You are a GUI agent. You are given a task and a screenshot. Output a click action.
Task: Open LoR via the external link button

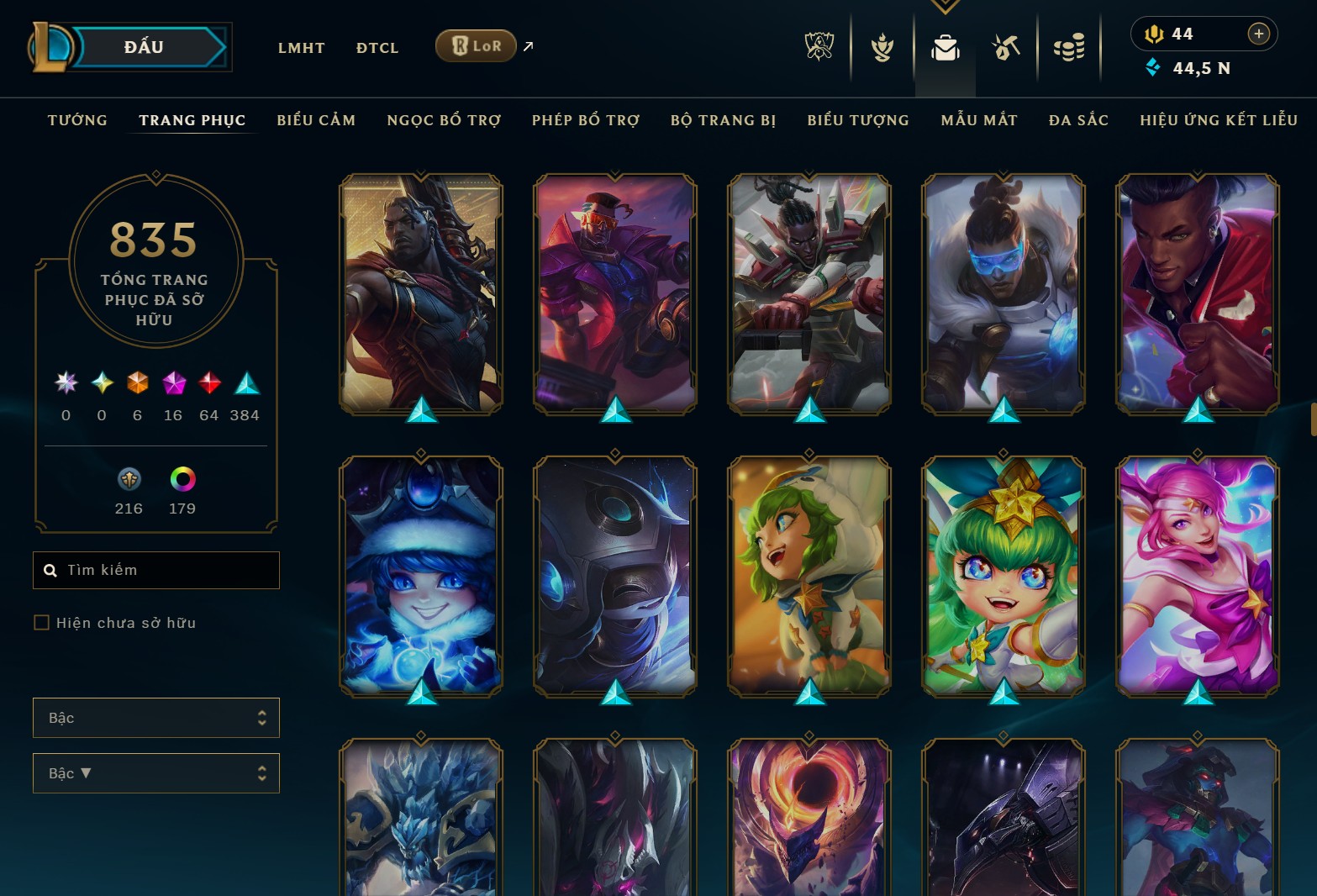(528, 46)
